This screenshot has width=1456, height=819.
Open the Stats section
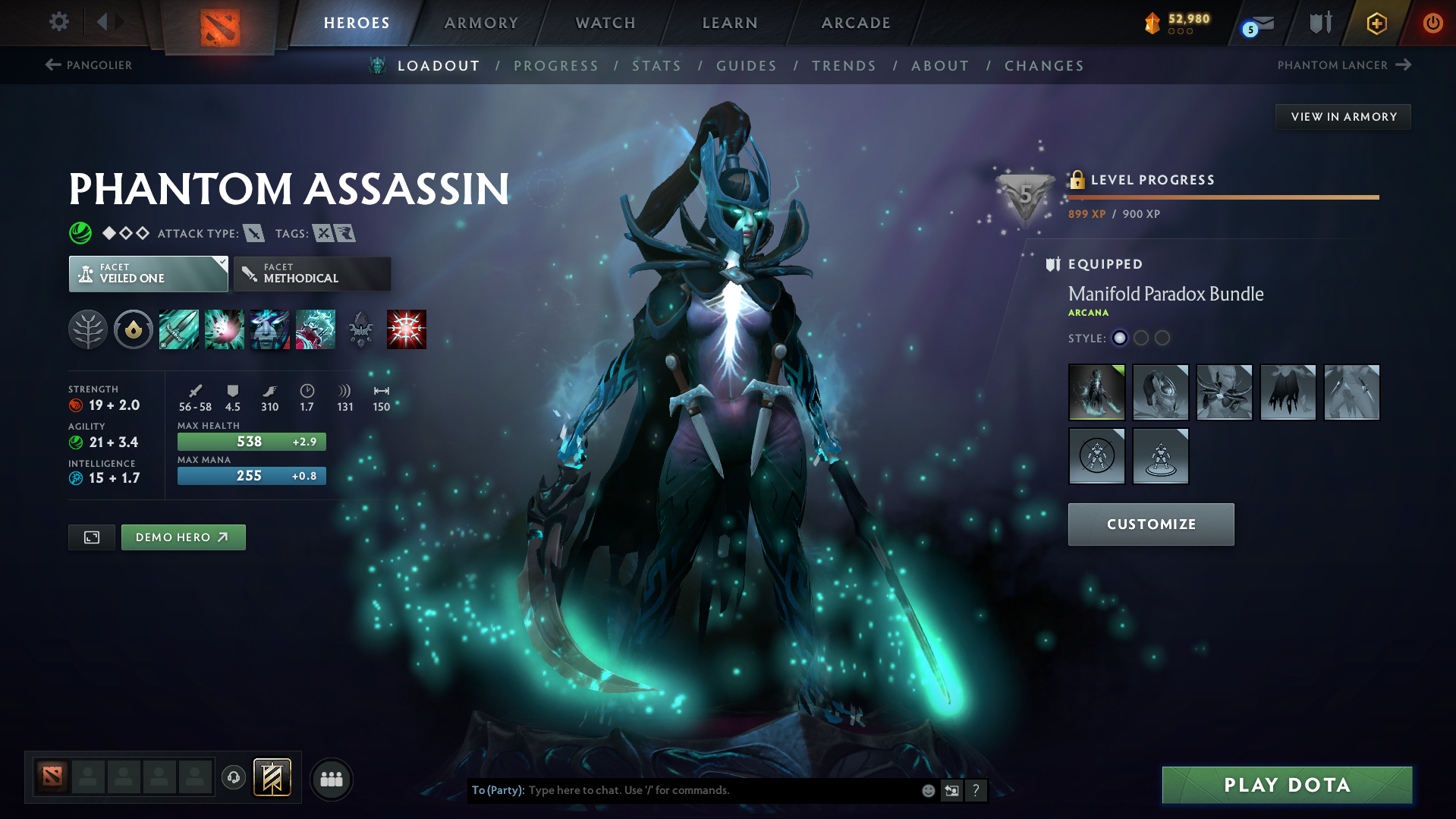coord(656,66)
